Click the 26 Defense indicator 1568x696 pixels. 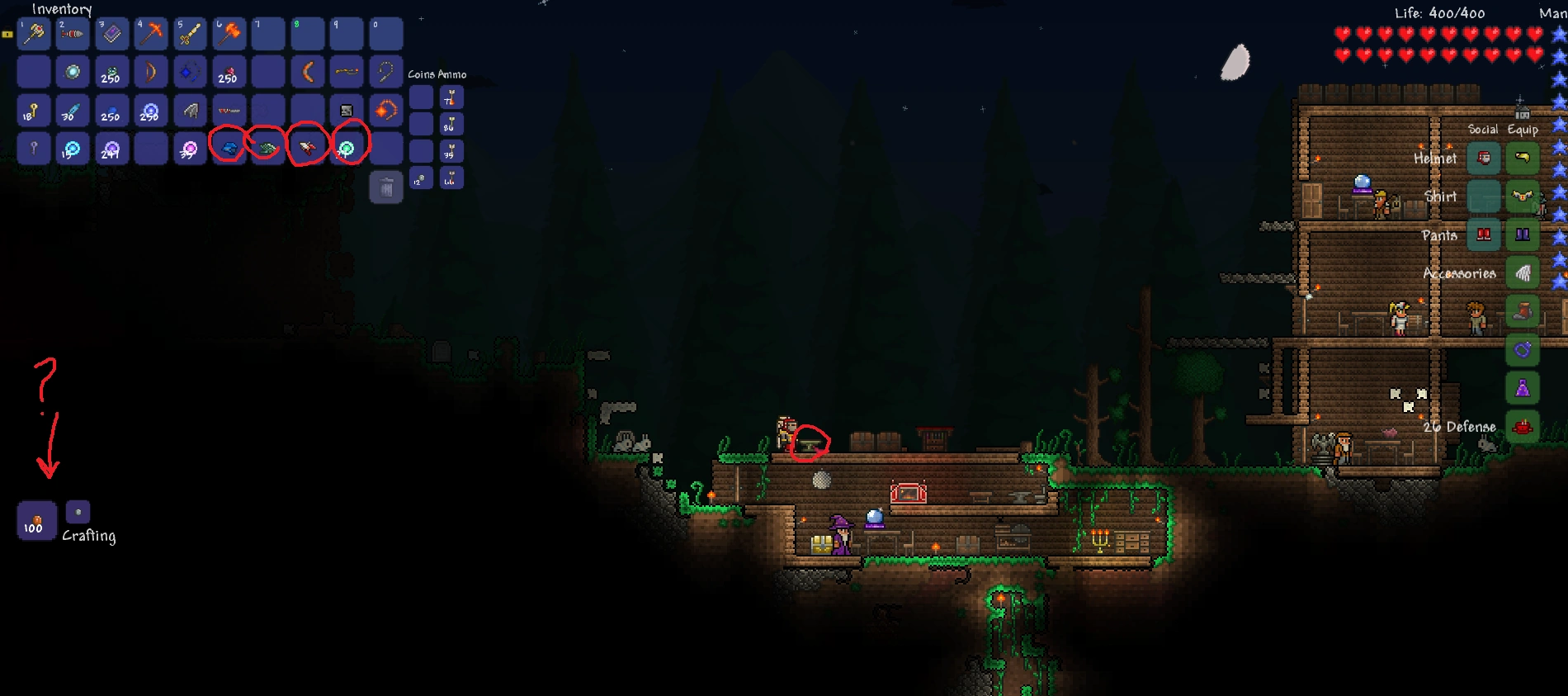[1459, 426]
